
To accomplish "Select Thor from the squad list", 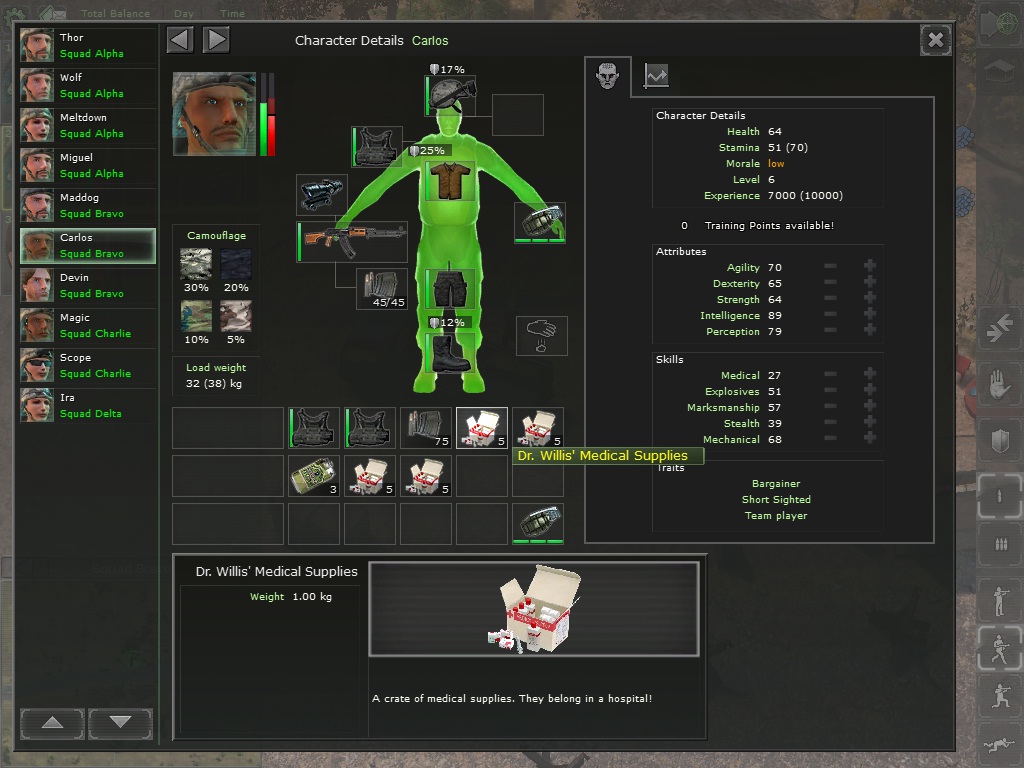I will 88,46.
